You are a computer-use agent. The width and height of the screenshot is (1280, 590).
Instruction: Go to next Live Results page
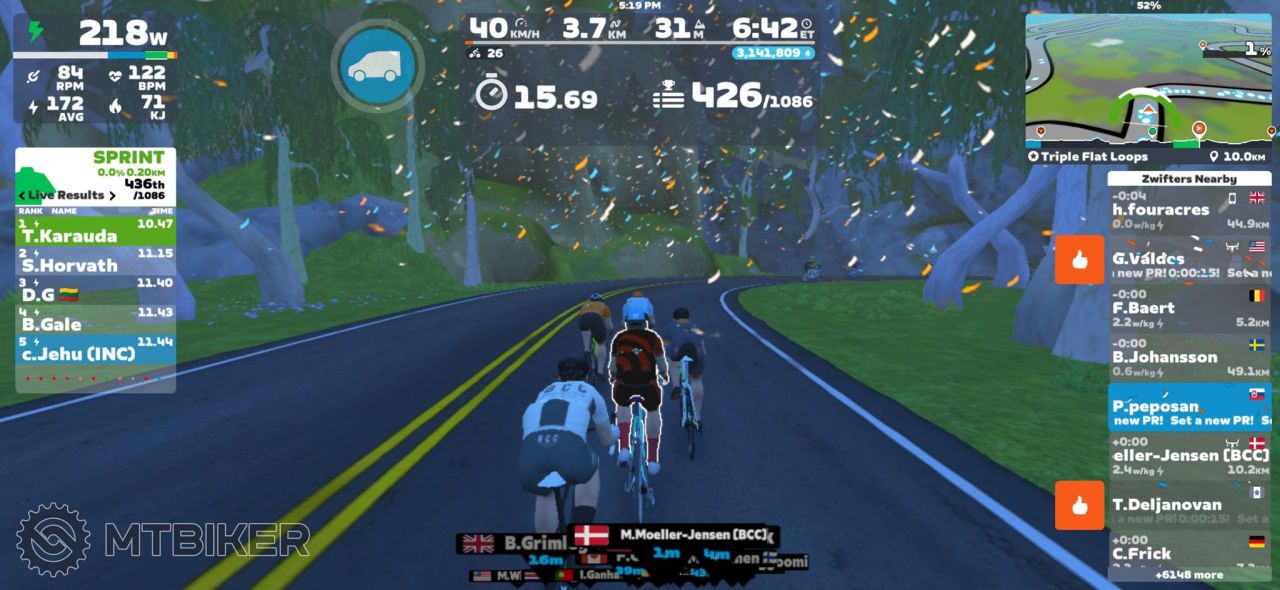(112, 195)
